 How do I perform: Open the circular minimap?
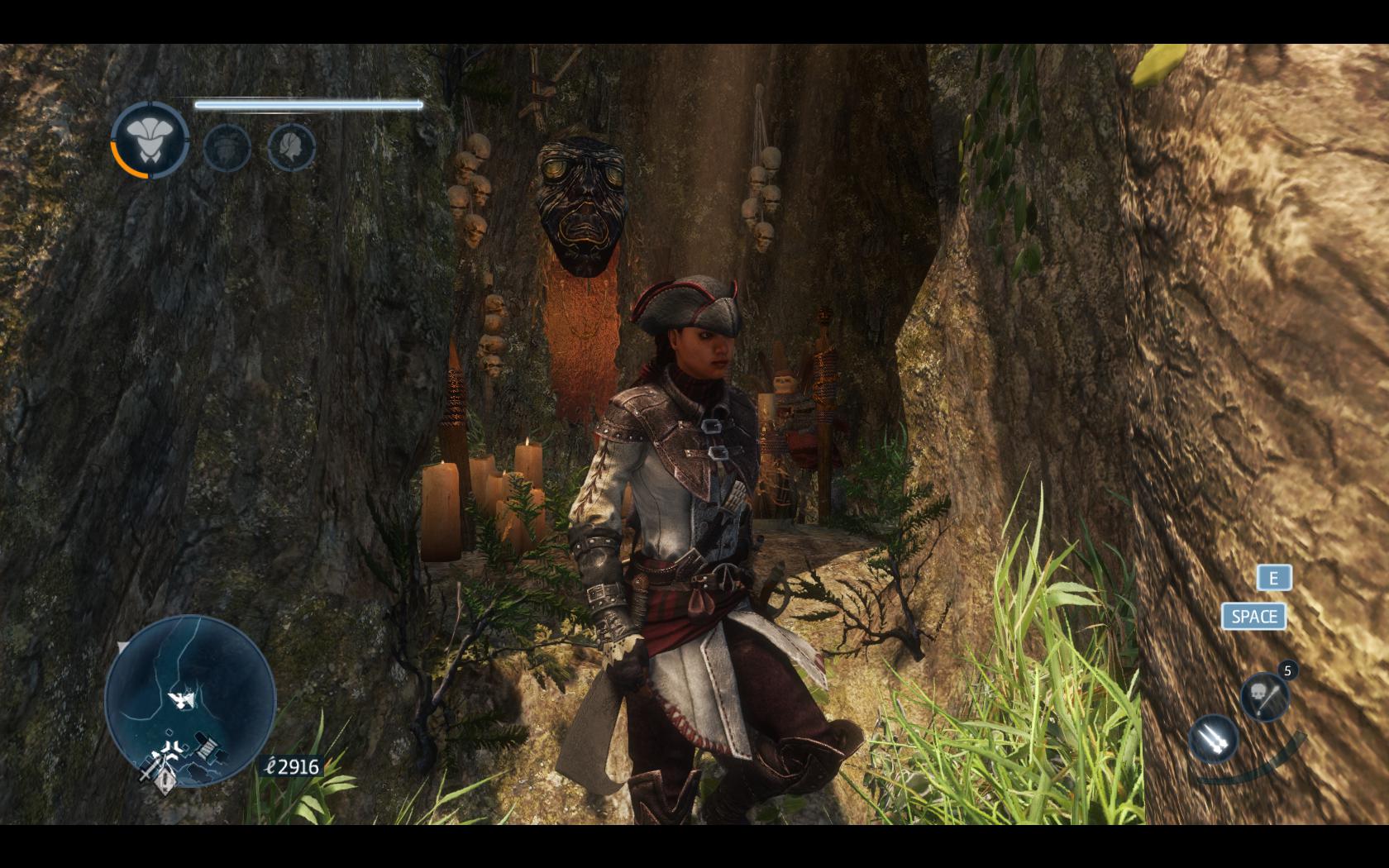tap(189, 699)
